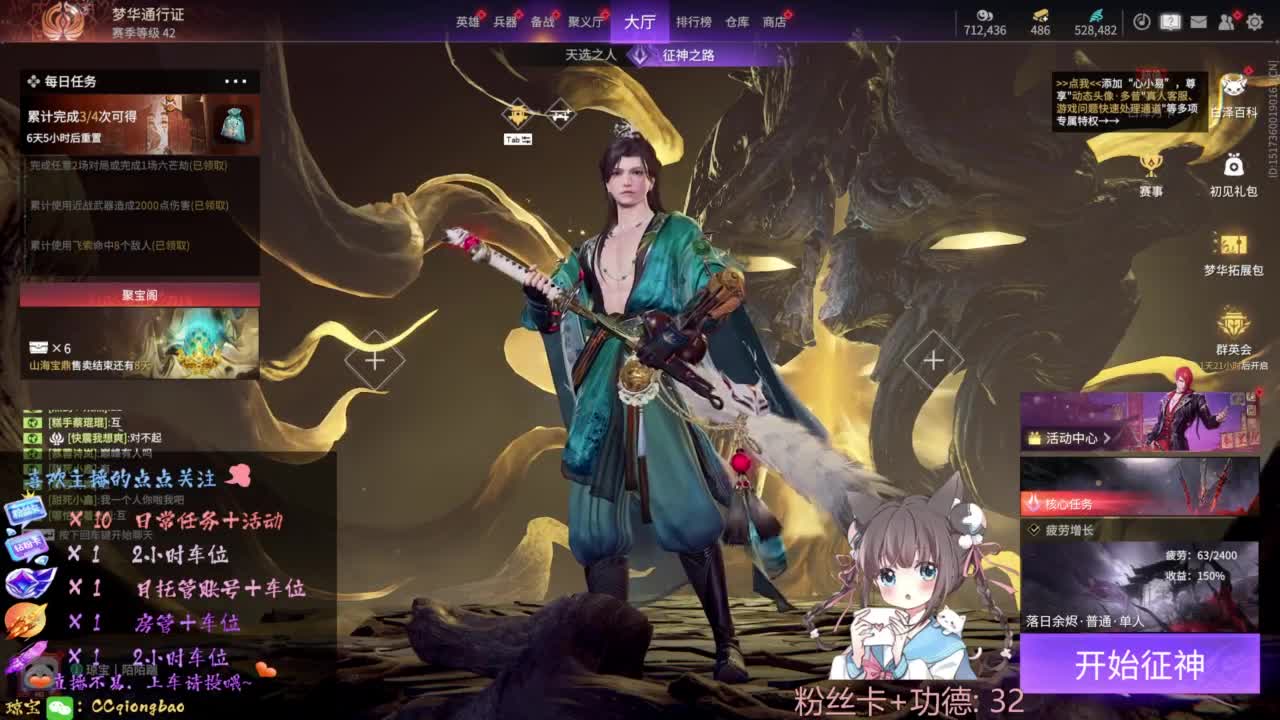Open the game manual book icon
The height and width of the screenshot is (720, 1280).
(1168, 21)
